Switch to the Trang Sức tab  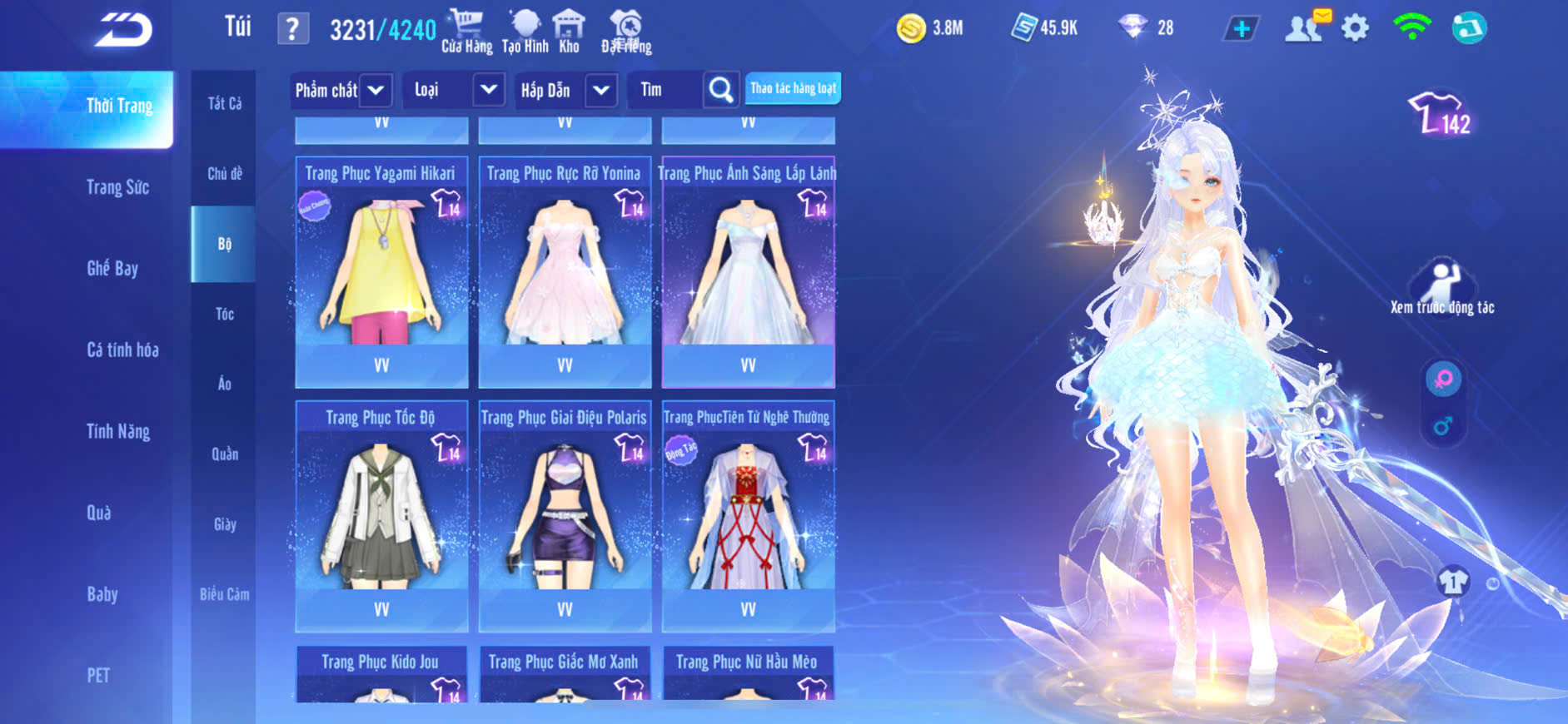pyautogui.click(x=117, y=187)
